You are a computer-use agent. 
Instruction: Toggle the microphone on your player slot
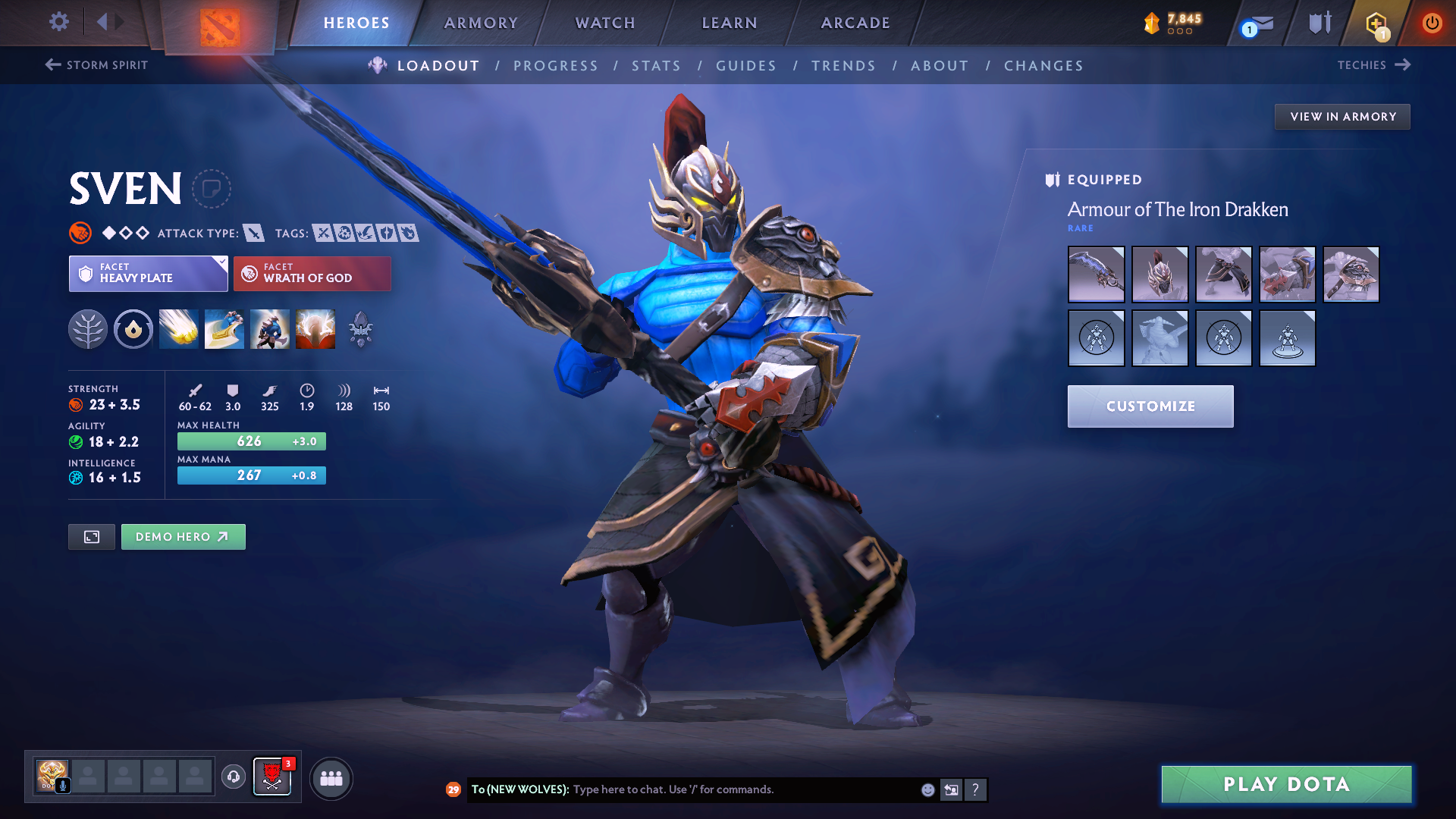coord(64,786)
